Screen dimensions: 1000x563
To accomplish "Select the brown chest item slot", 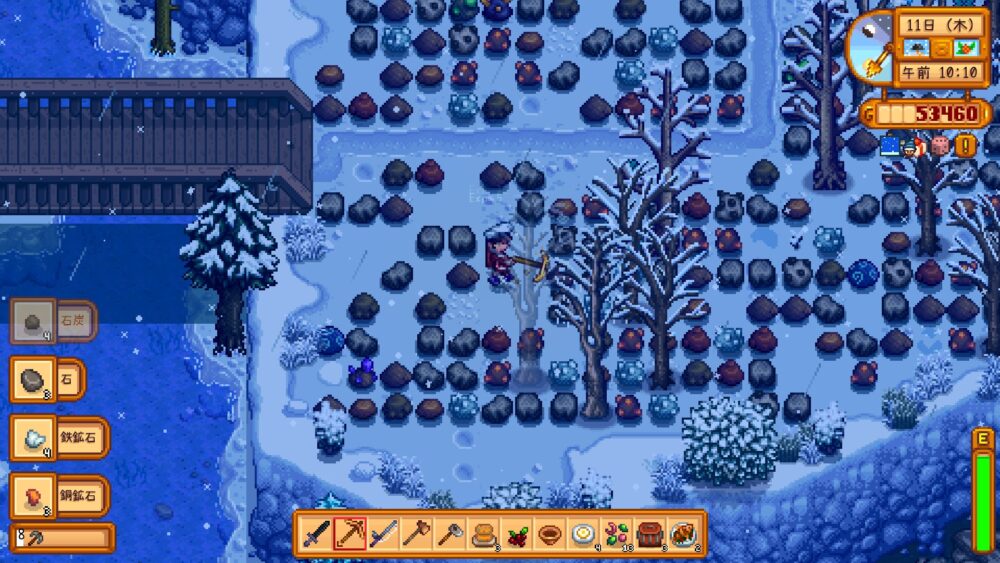I will (650, 533).
